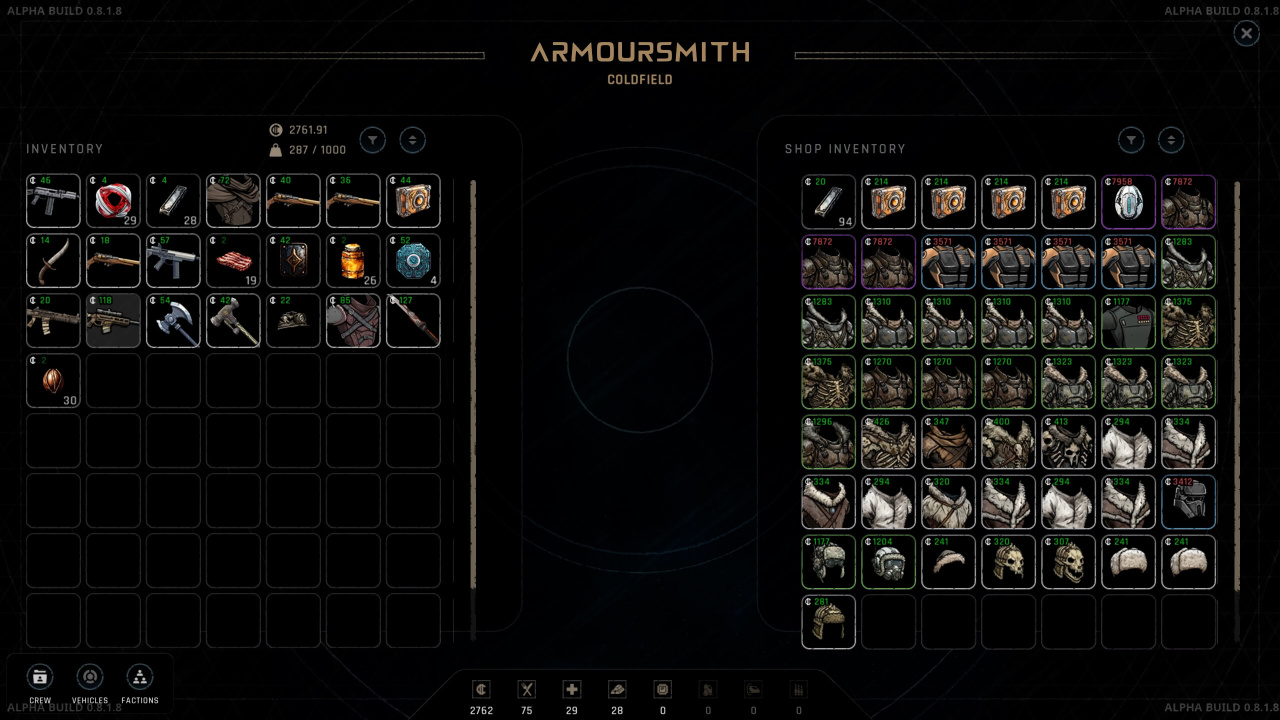This screenshot has height=720, width=1280.
Task: Choose the orange glowing jar item
Action: pyautogui.click(x=353, y=261)
